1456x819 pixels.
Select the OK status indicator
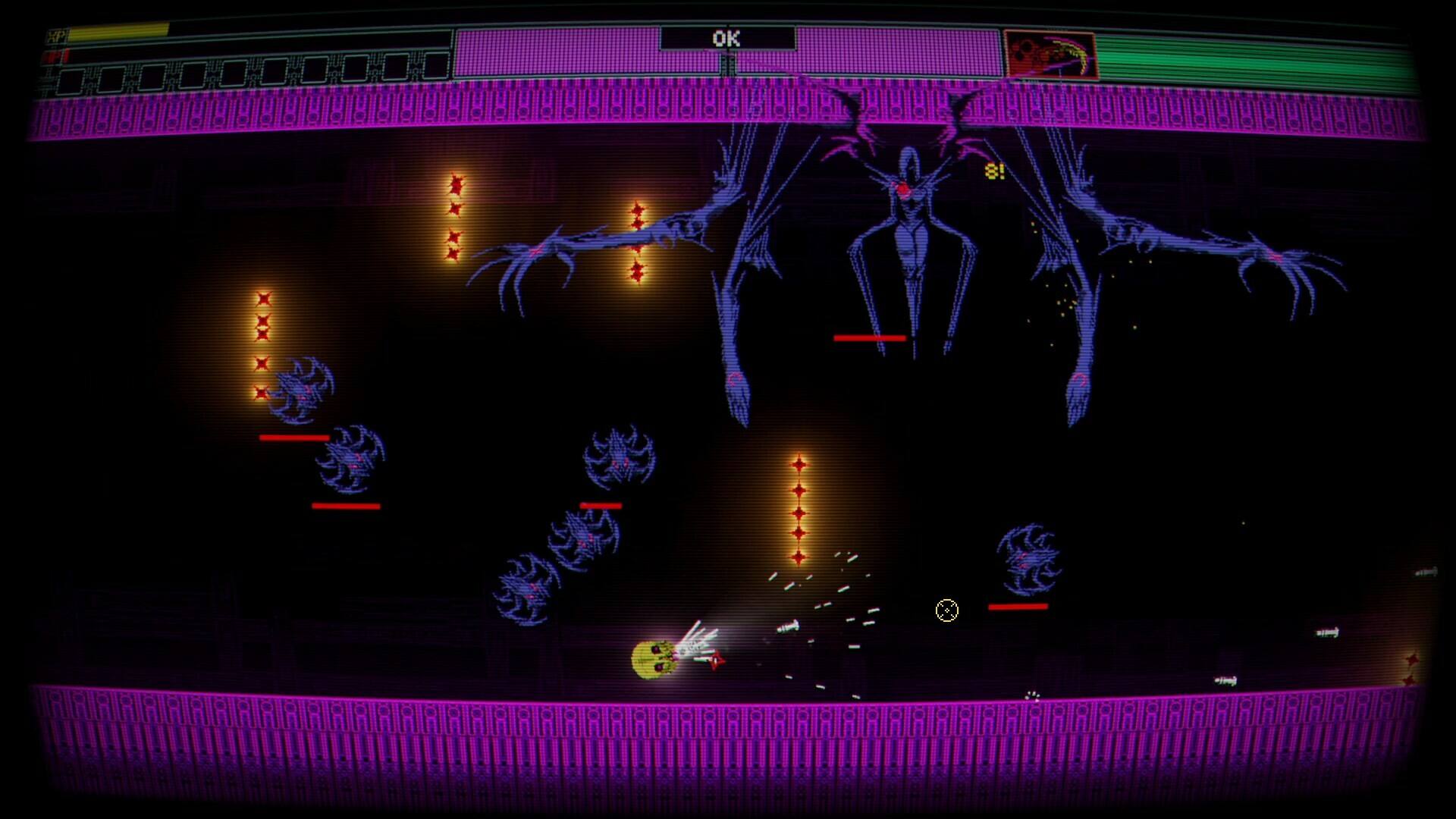click(726, 39)
